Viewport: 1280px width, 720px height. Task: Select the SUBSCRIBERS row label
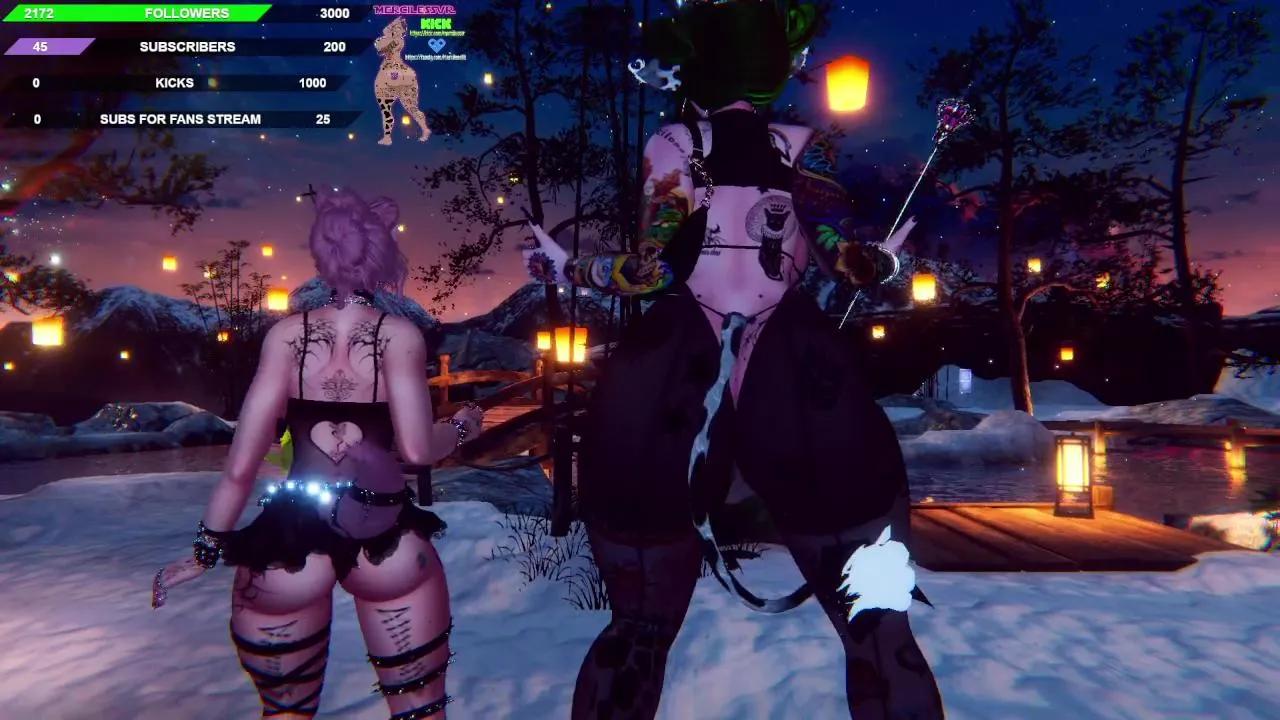click(x=186, y=46)
